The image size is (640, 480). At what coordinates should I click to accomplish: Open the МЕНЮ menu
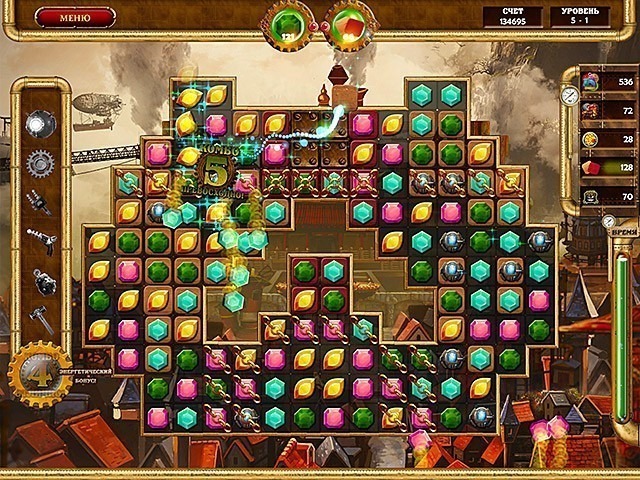75,17
